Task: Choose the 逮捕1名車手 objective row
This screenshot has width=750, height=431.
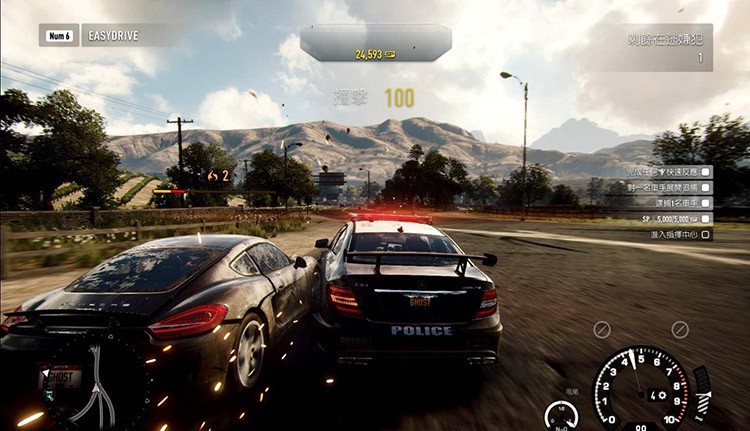Action: coord(660,202)
